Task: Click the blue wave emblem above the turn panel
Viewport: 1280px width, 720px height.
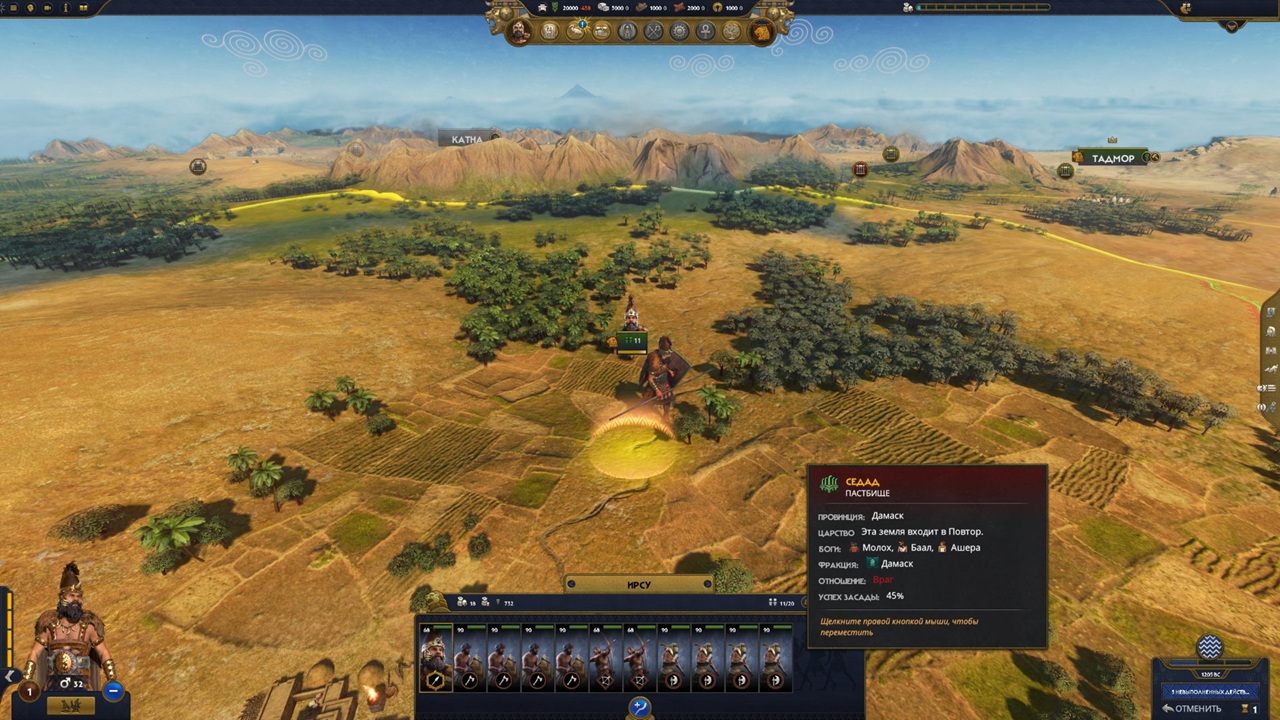Action: (1209, 646)
